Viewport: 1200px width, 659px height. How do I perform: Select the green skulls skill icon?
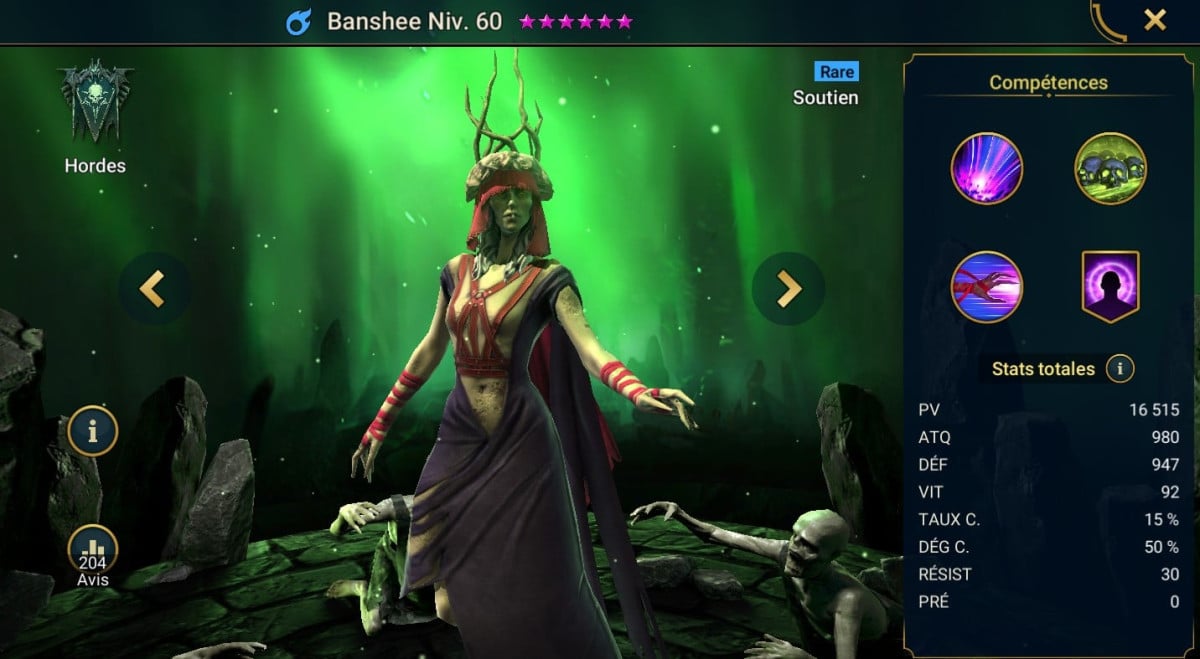click(1110, 168)
